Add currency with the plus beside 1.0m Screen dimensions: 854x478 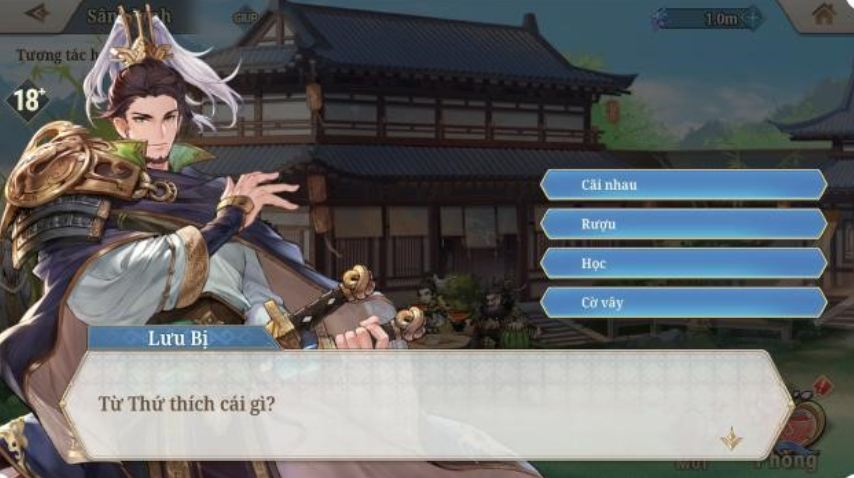[x=752, y=18]
